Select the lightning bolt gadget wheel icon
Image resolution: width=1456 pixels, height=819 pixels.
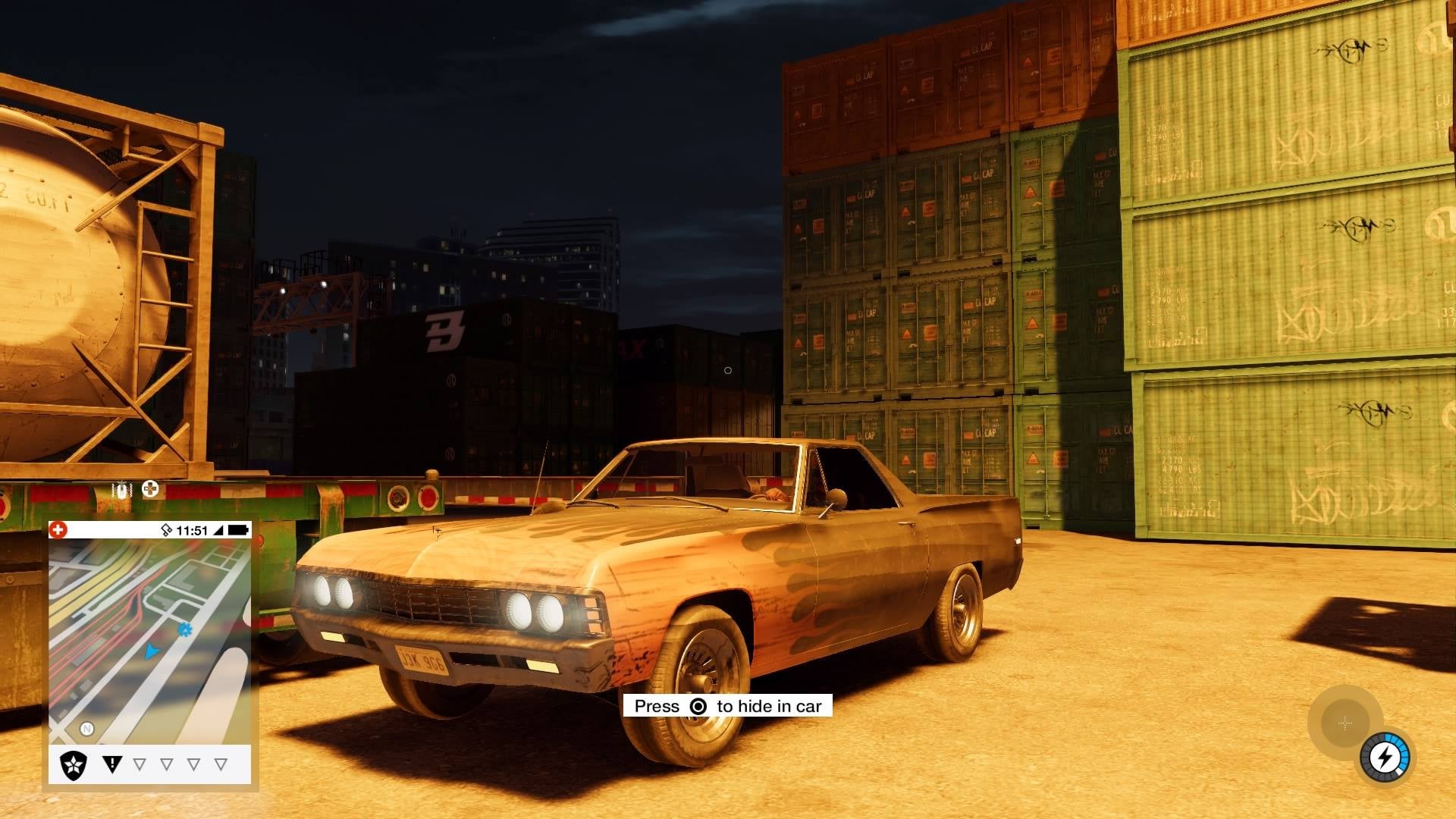coord(1385,757)
